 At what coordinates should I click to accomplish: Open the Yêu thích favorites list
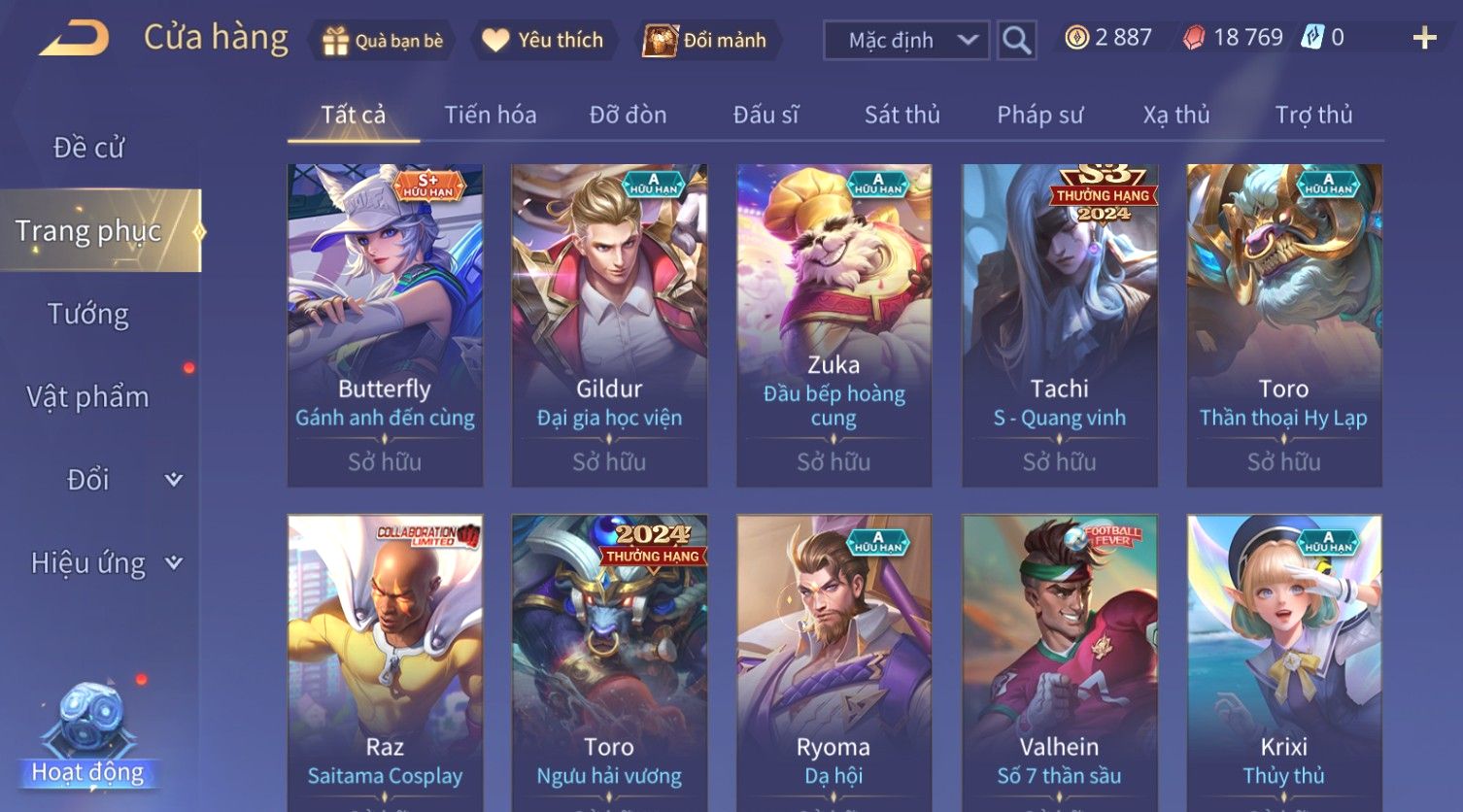point(544,41)
